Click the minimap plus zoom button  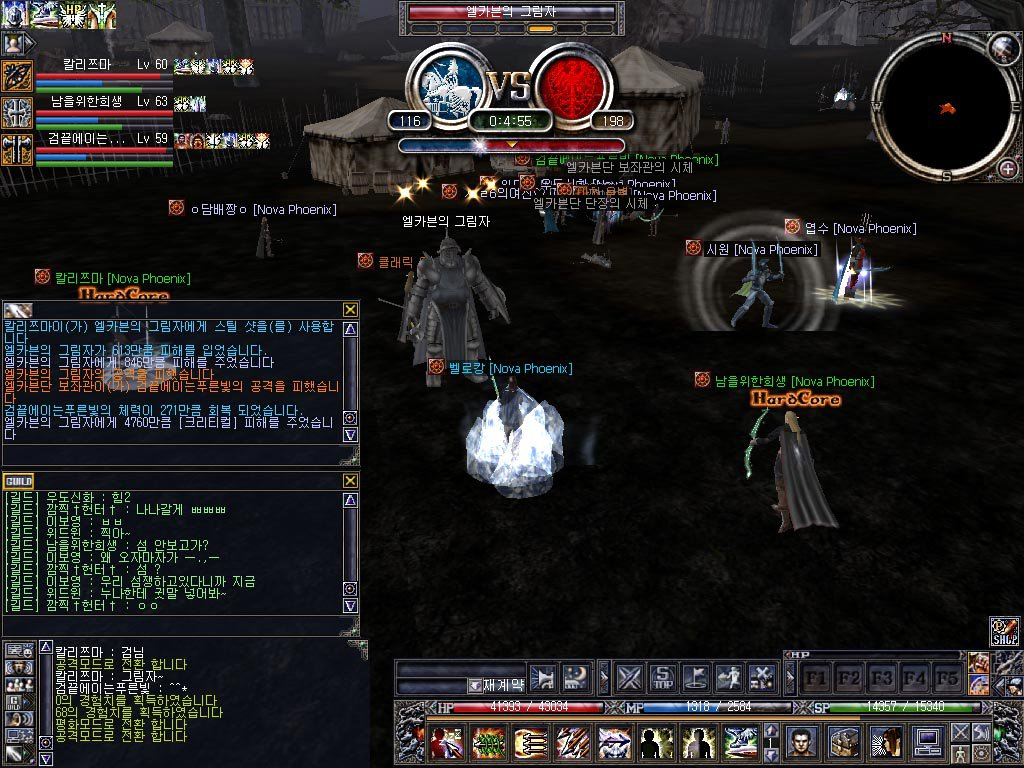coord(1007,168)
